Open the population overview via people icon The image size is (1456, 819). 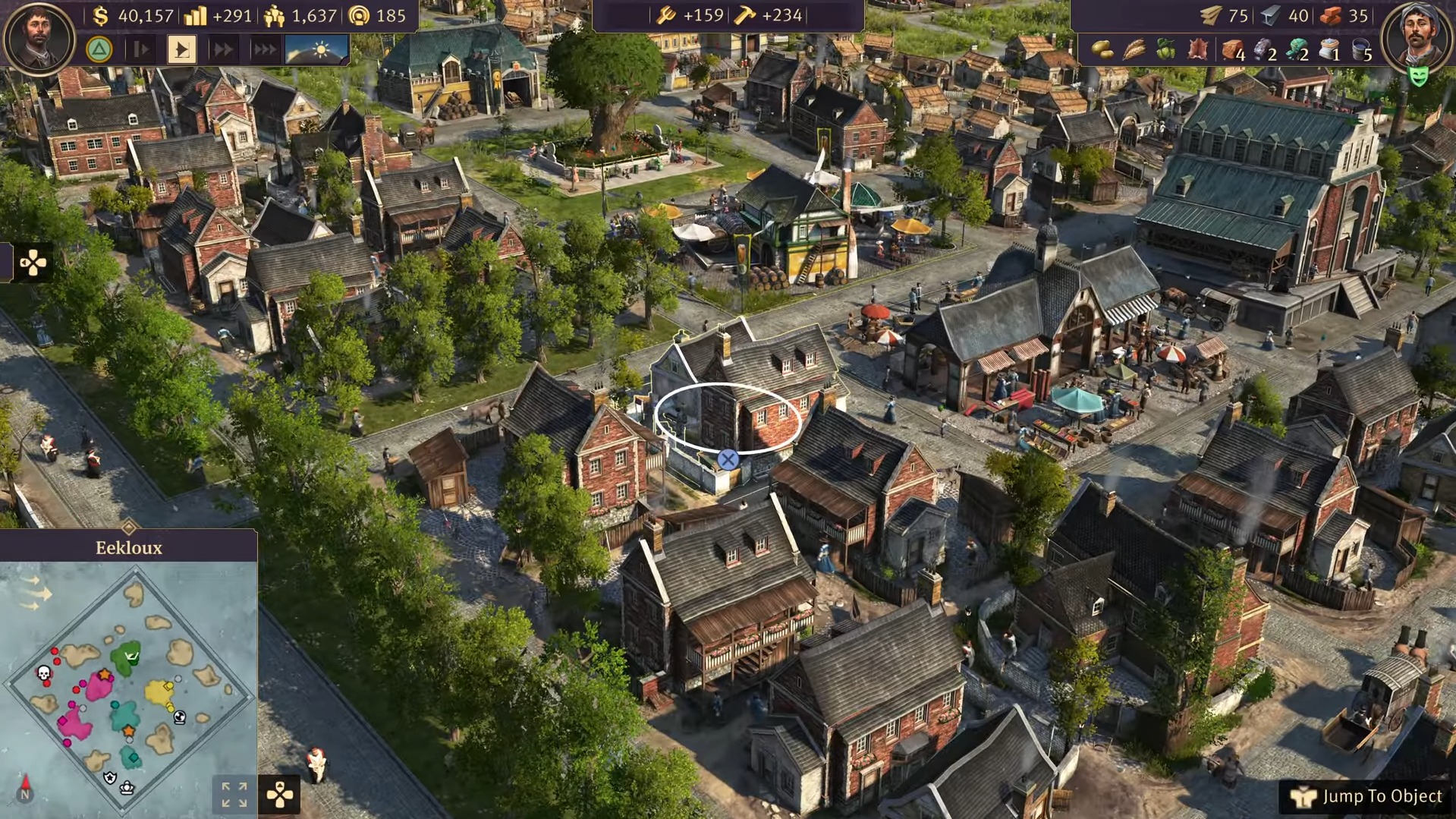pyautogui.click(x=274, y=14)
